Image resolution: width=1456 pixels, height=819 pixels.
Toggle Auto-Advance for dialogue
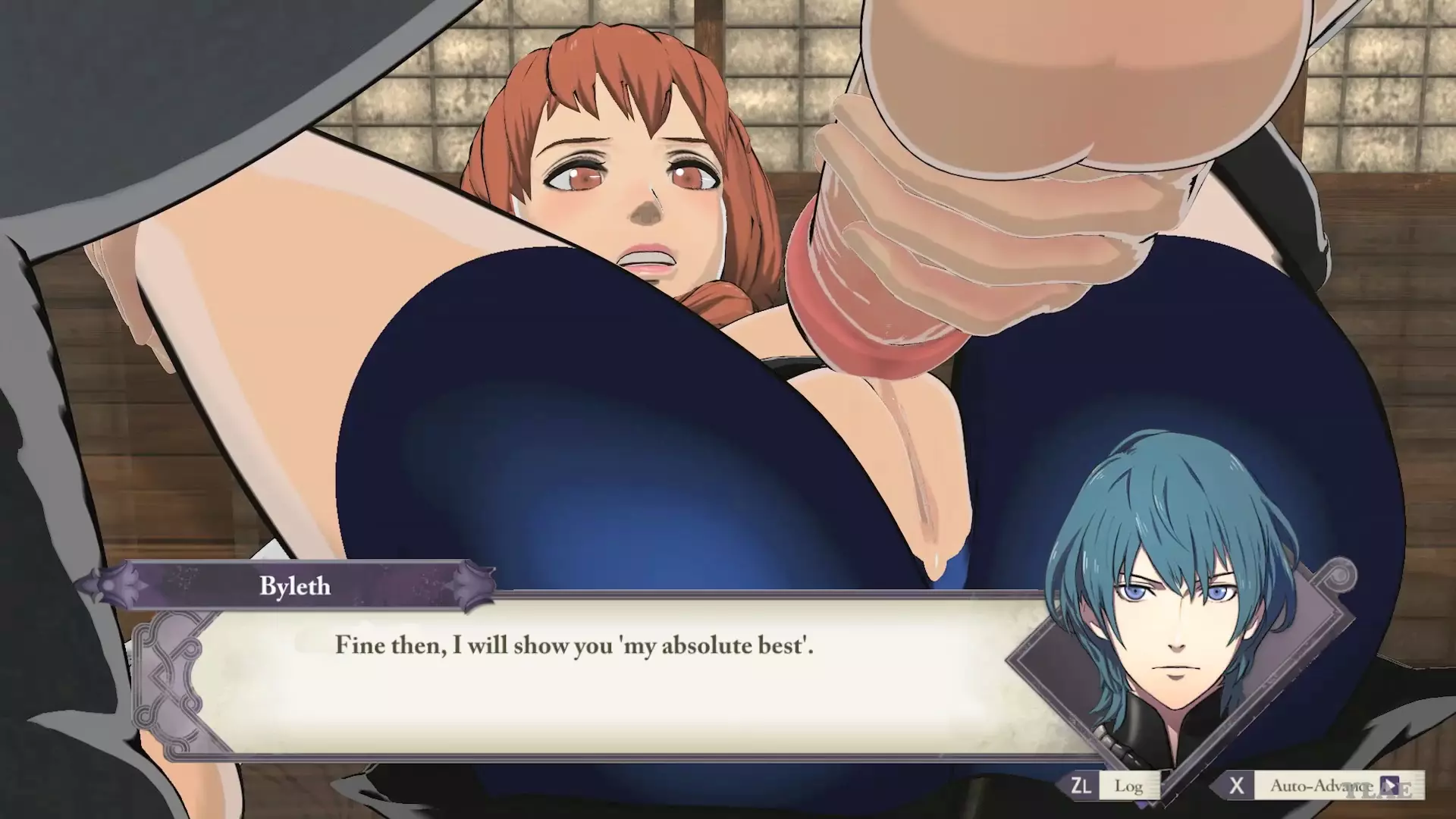tap(1321, 786)
